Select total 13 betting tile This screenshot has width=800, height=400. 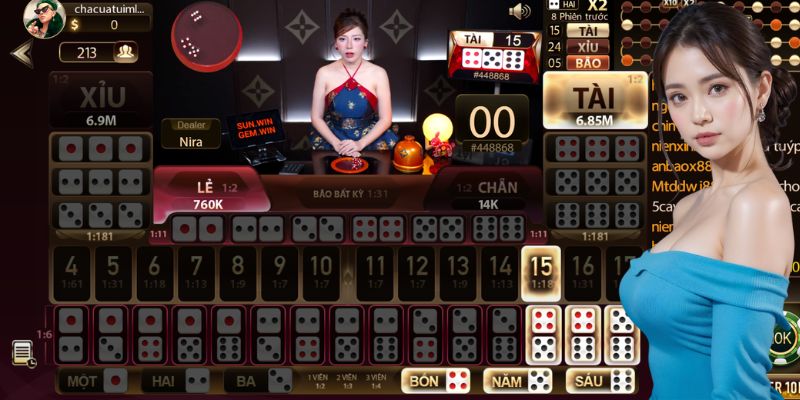(x=456, y=271)
